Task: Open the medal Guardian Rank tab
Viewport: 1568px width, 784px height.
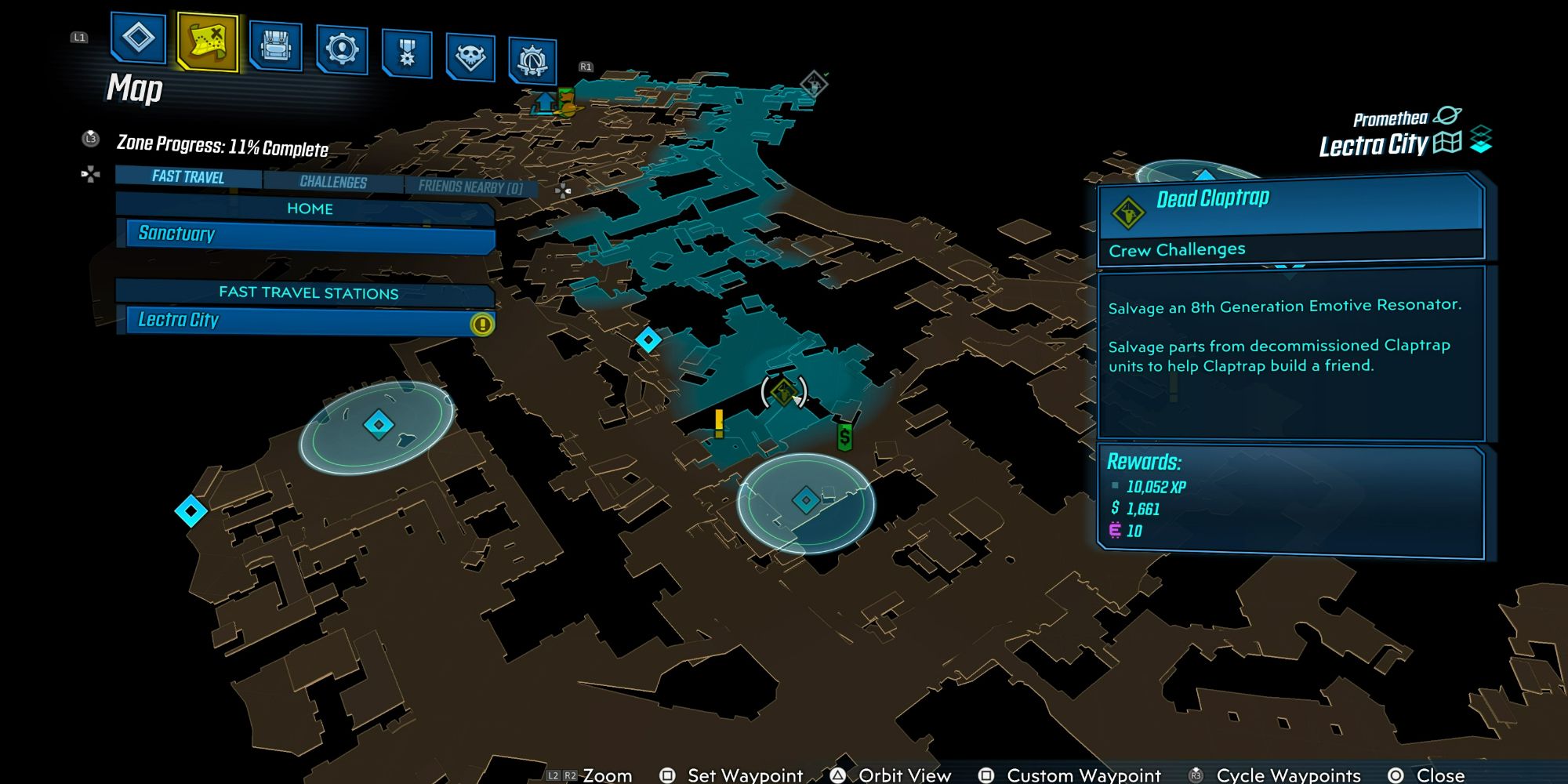Action: point(407,53)
